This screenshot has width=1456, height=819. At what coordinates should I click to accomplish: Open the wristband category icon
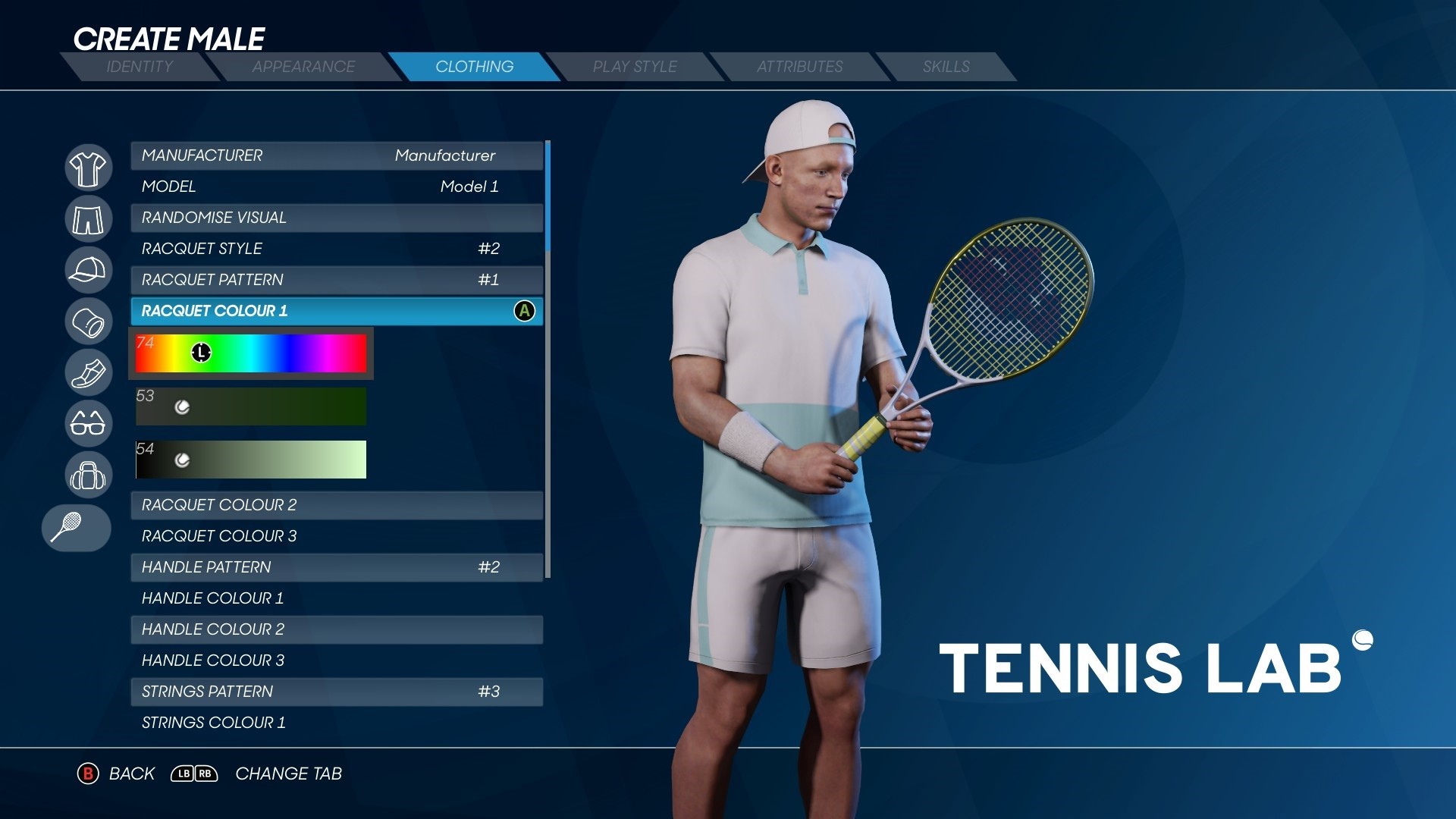tap(88, 322)
